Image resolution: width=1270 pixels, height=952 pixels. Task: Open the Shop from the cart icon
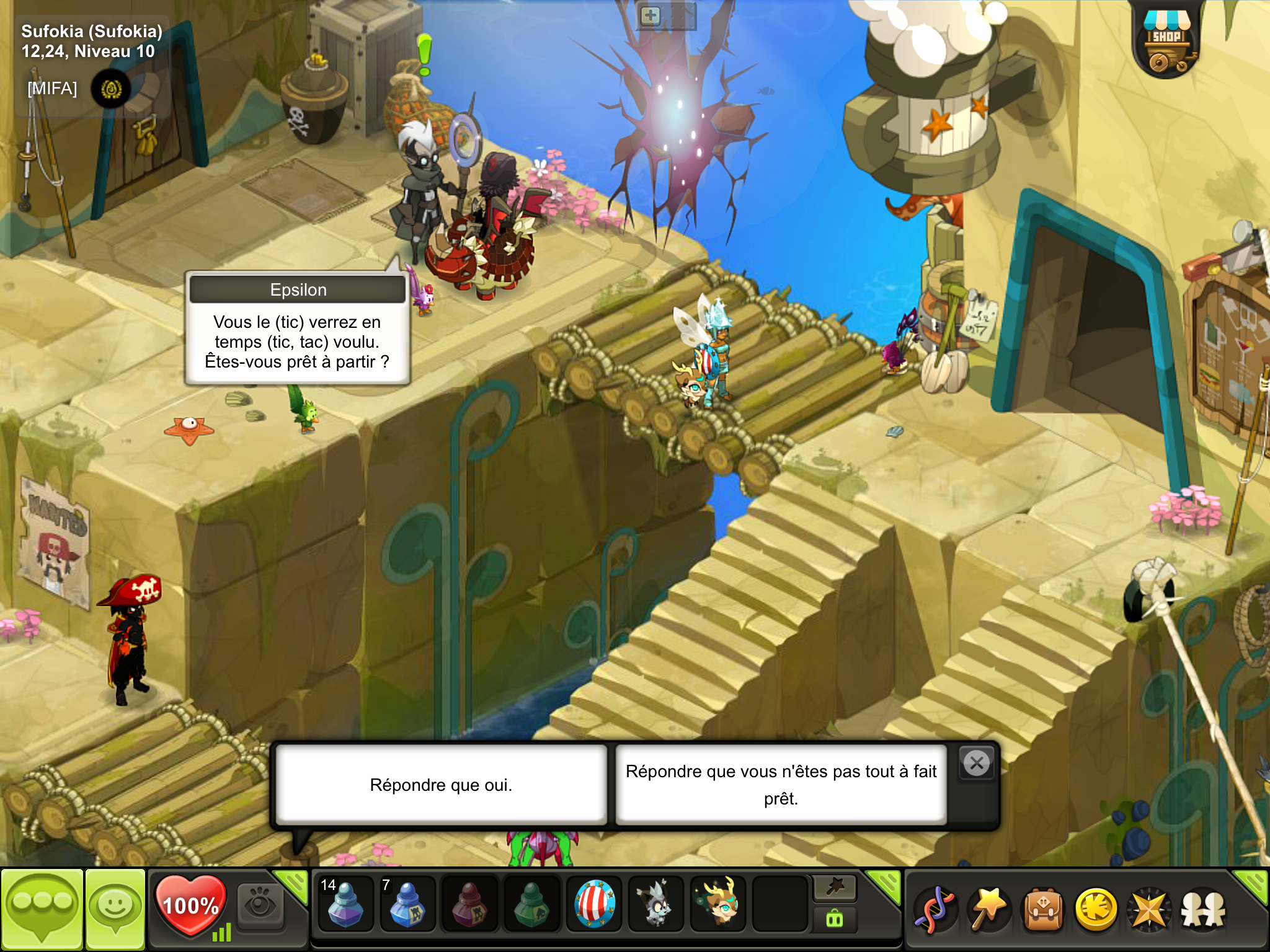tap(1166, 45)
